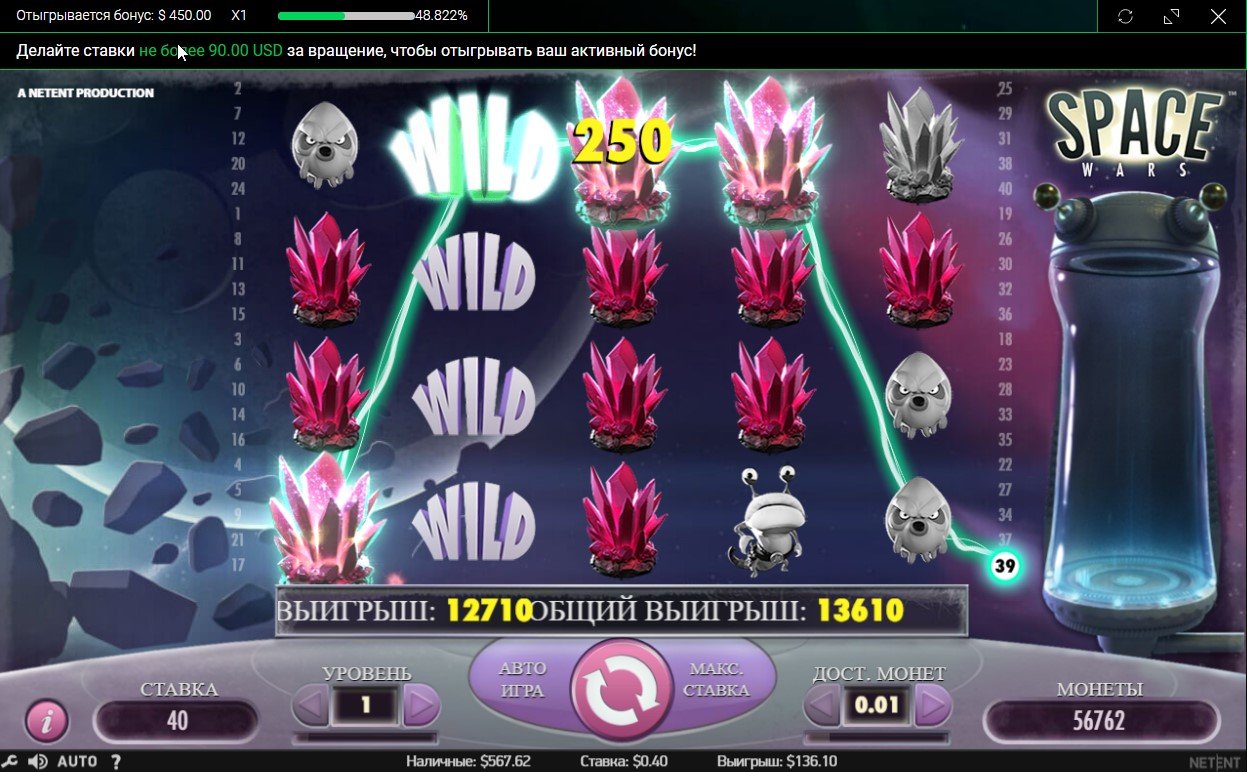Reload the game with the refresh icon
1247x772 pixels.
(x=1125, y=16)
